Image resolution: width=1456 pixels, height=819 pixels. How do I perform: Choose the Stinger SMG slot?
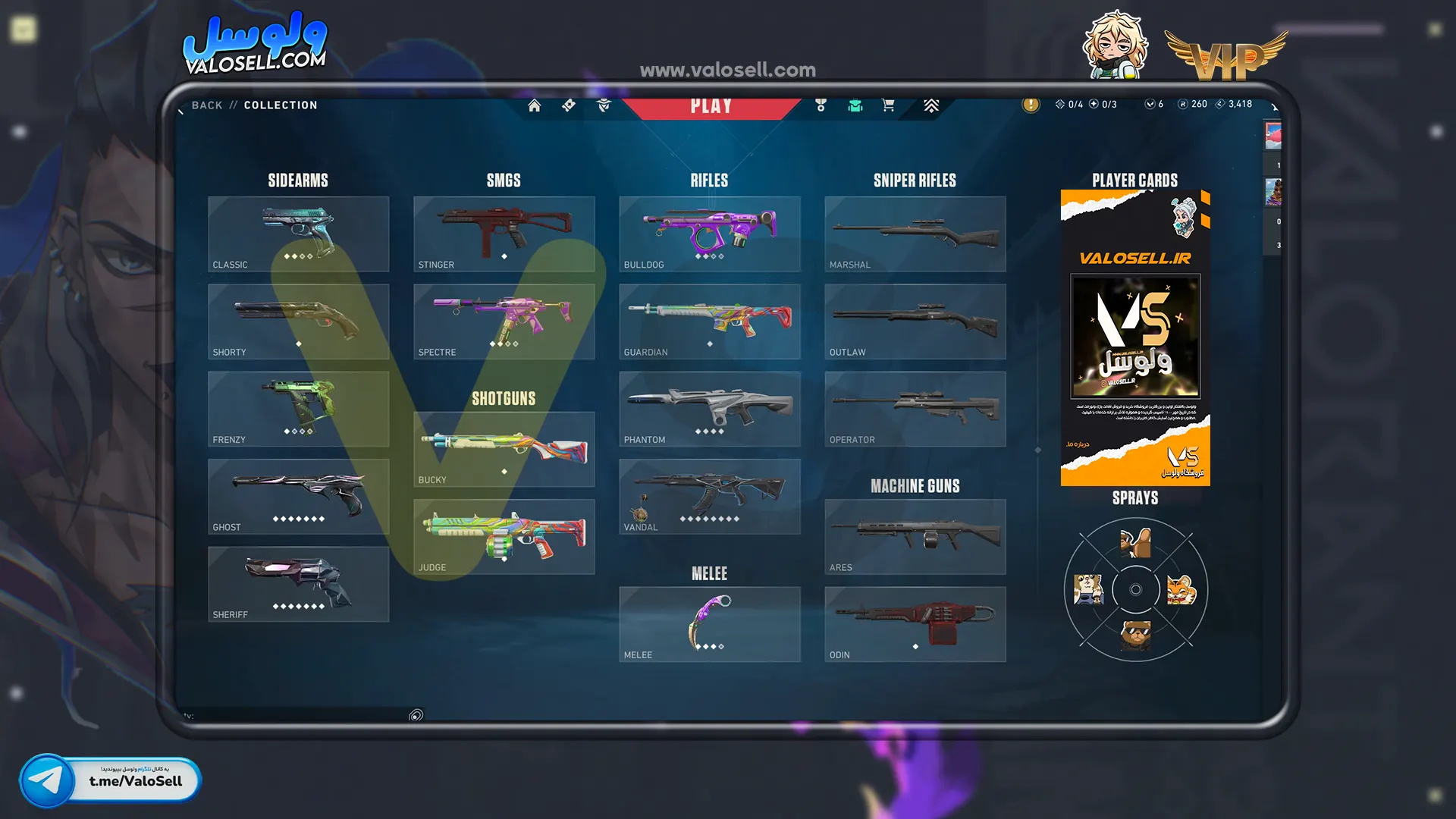pyautogui.click(x=504, y=234)
